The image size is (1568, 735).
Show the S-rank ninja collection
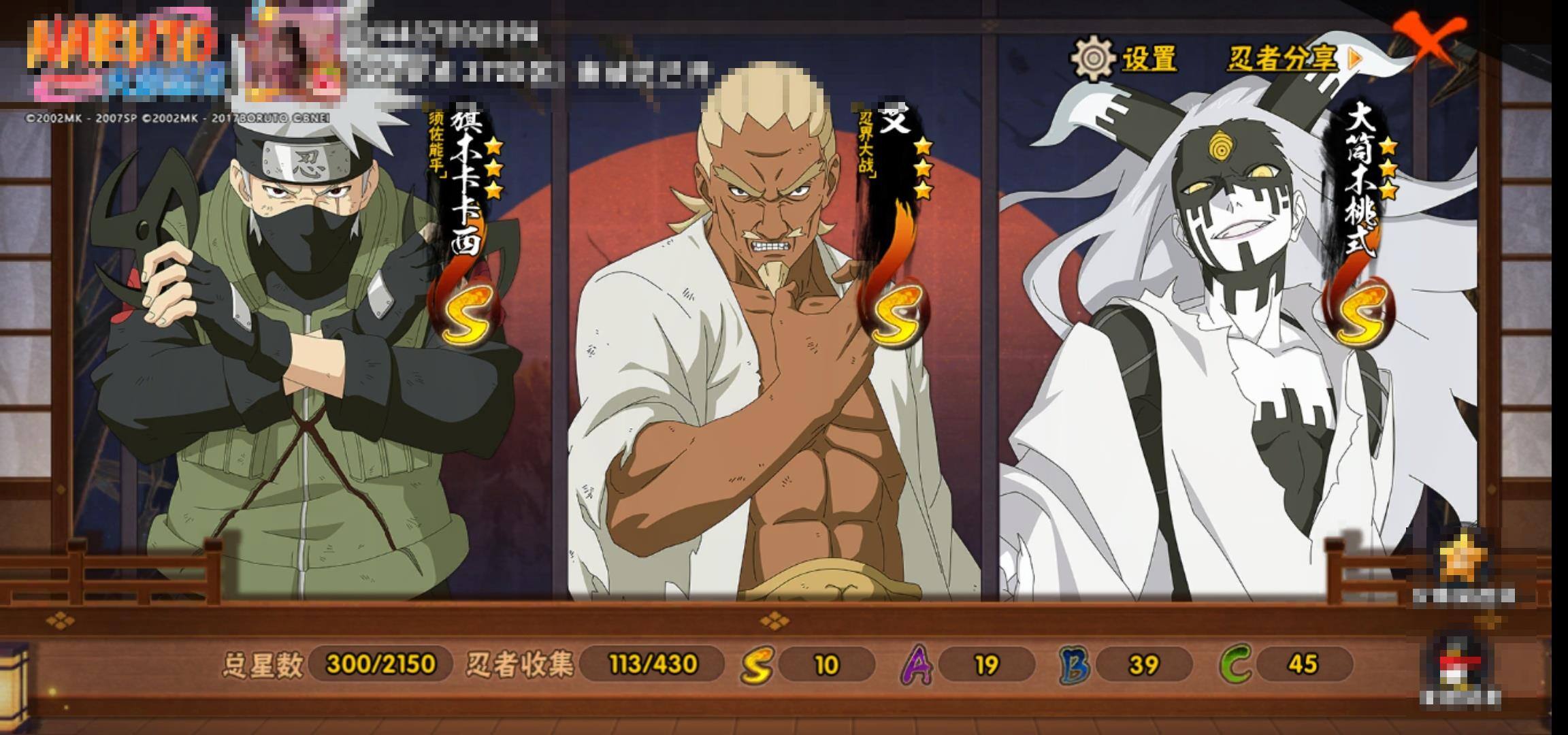click(757, 664)
